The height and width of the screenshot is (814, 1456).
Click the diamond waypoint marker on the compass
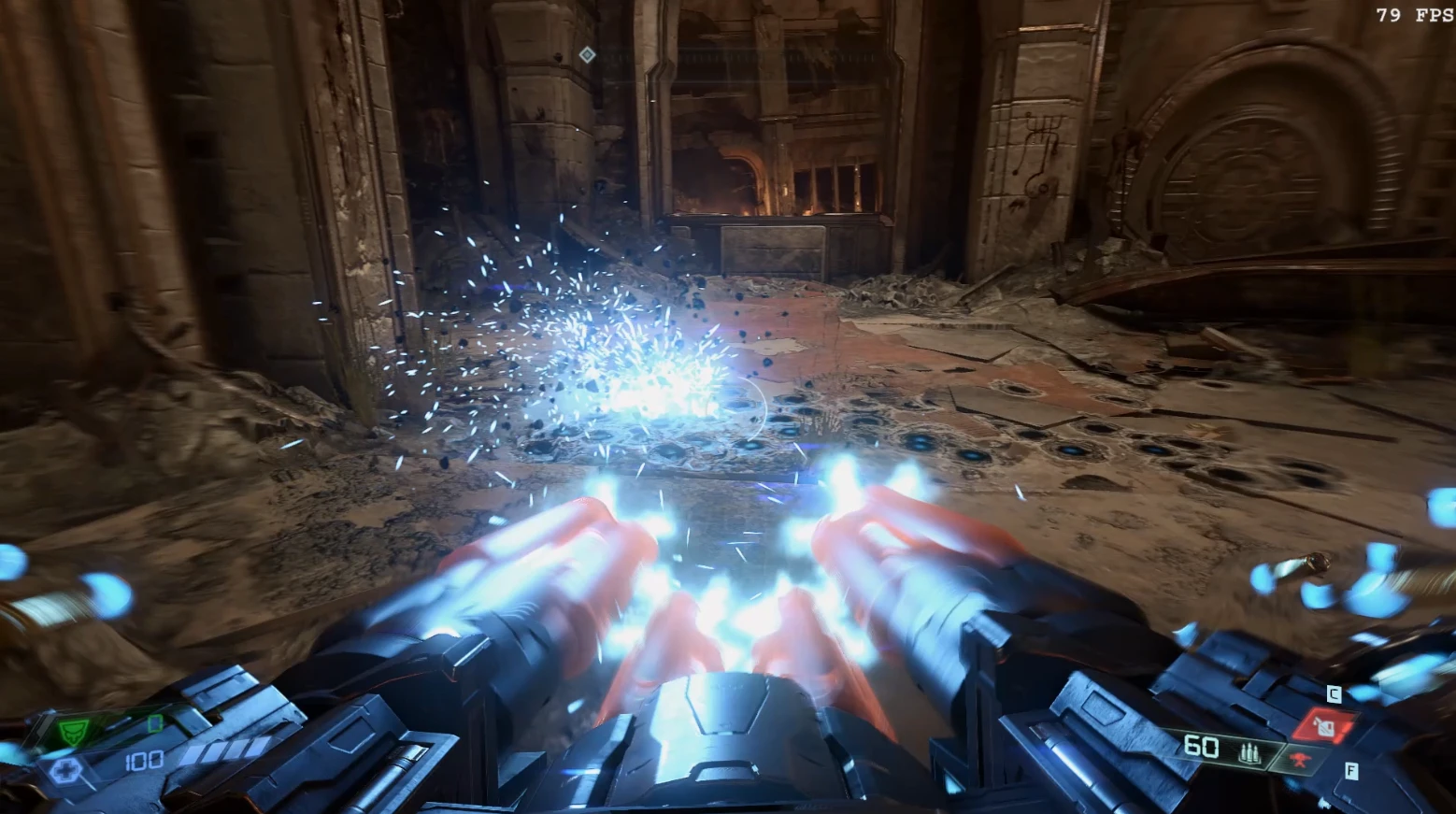pos(586,55)
